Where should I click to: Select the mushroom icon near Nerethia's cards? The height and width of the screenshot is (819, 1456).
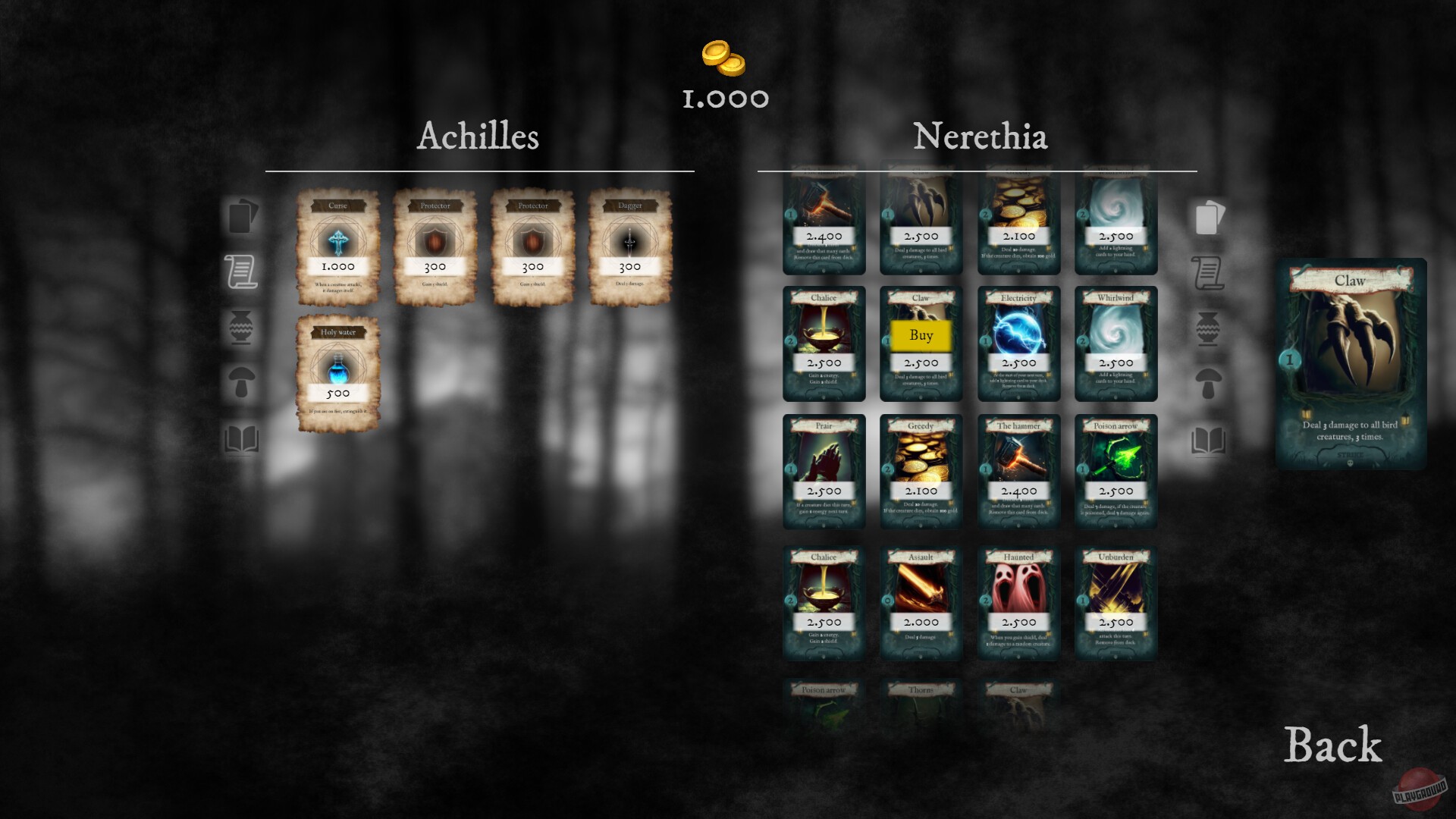click(x=1209, y=383)
